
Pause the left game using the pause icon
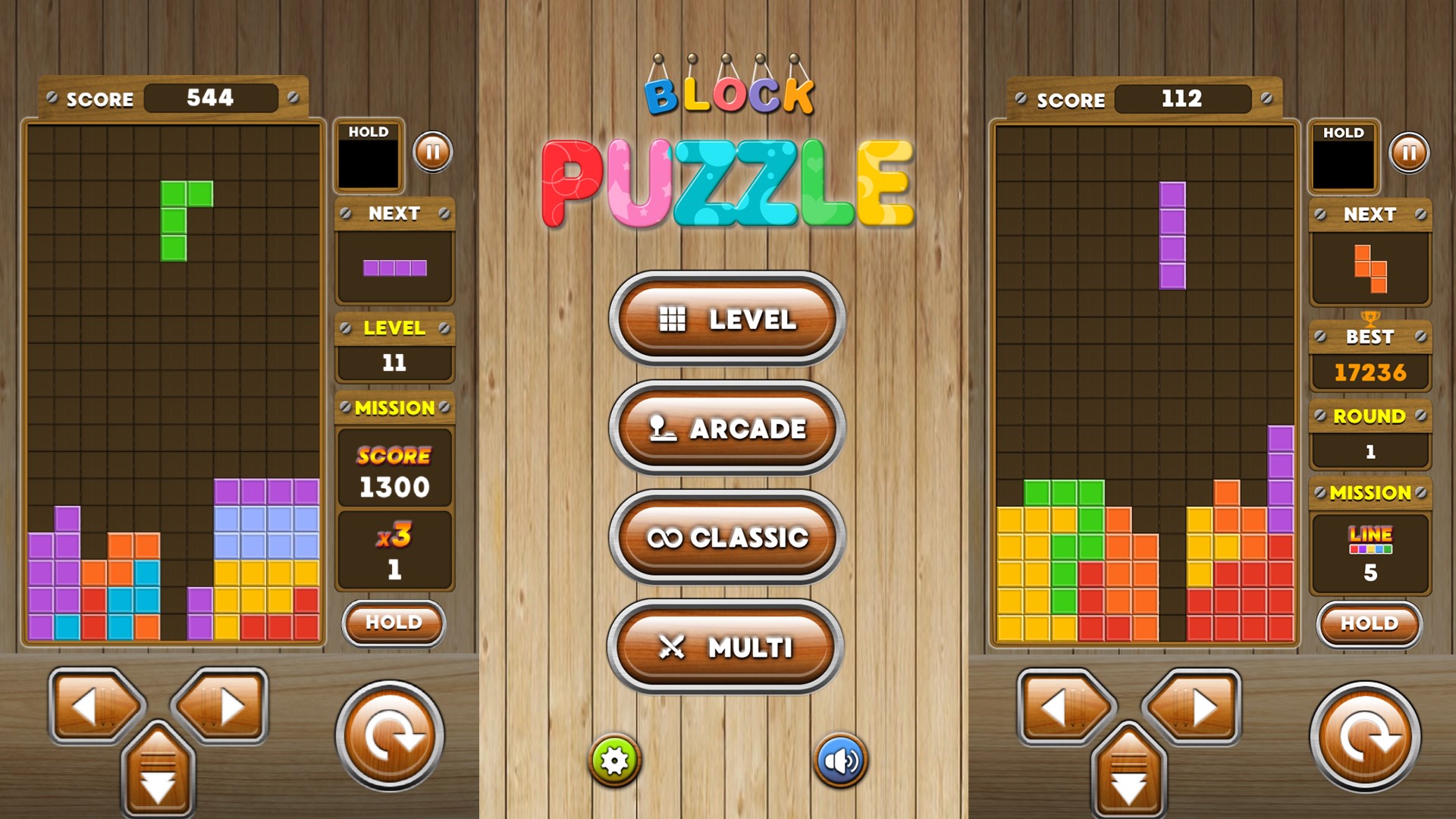[x=432, y=152]
